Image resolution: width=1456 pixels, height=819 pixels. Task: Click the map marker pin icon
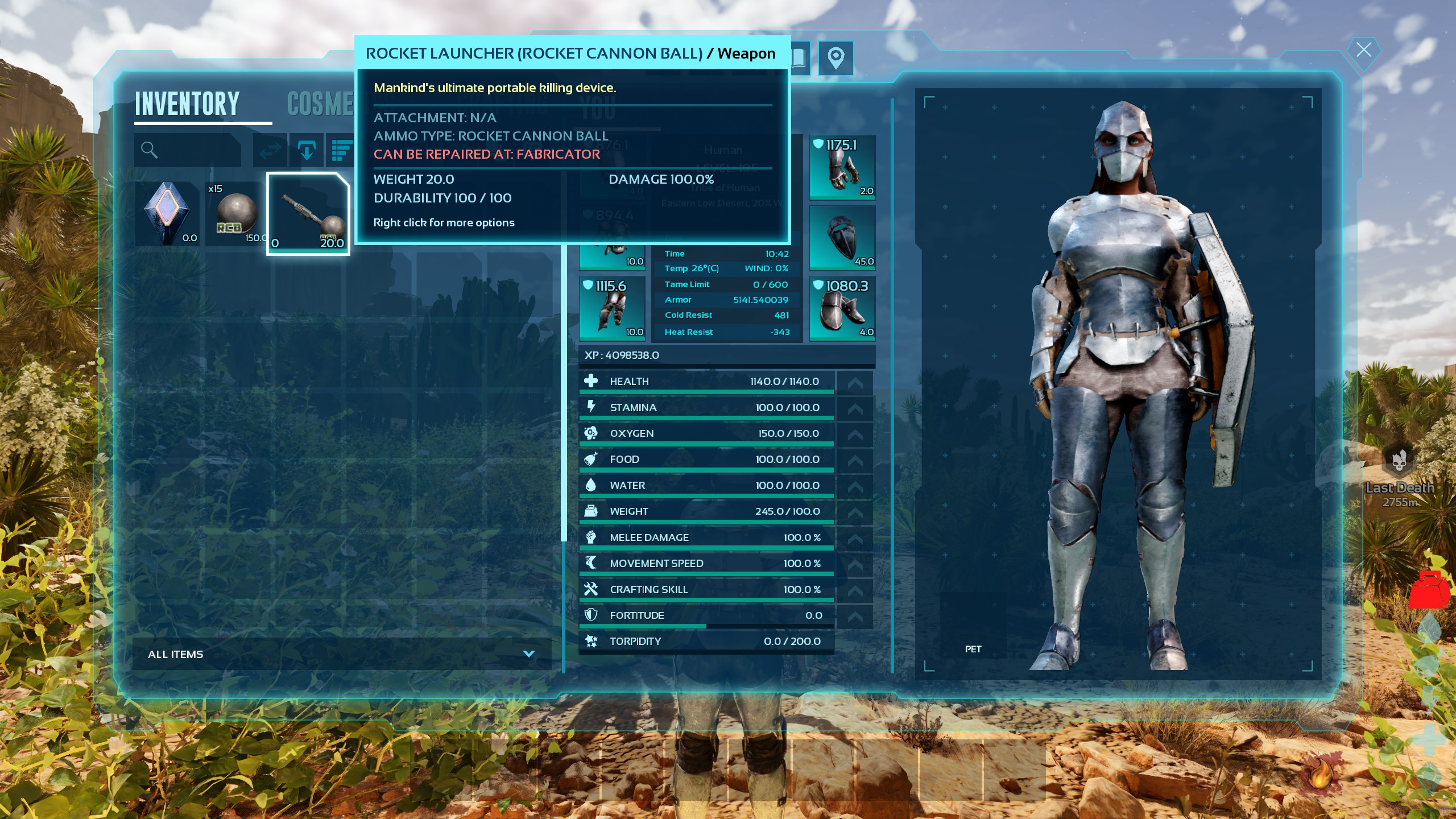pos(835,58)
